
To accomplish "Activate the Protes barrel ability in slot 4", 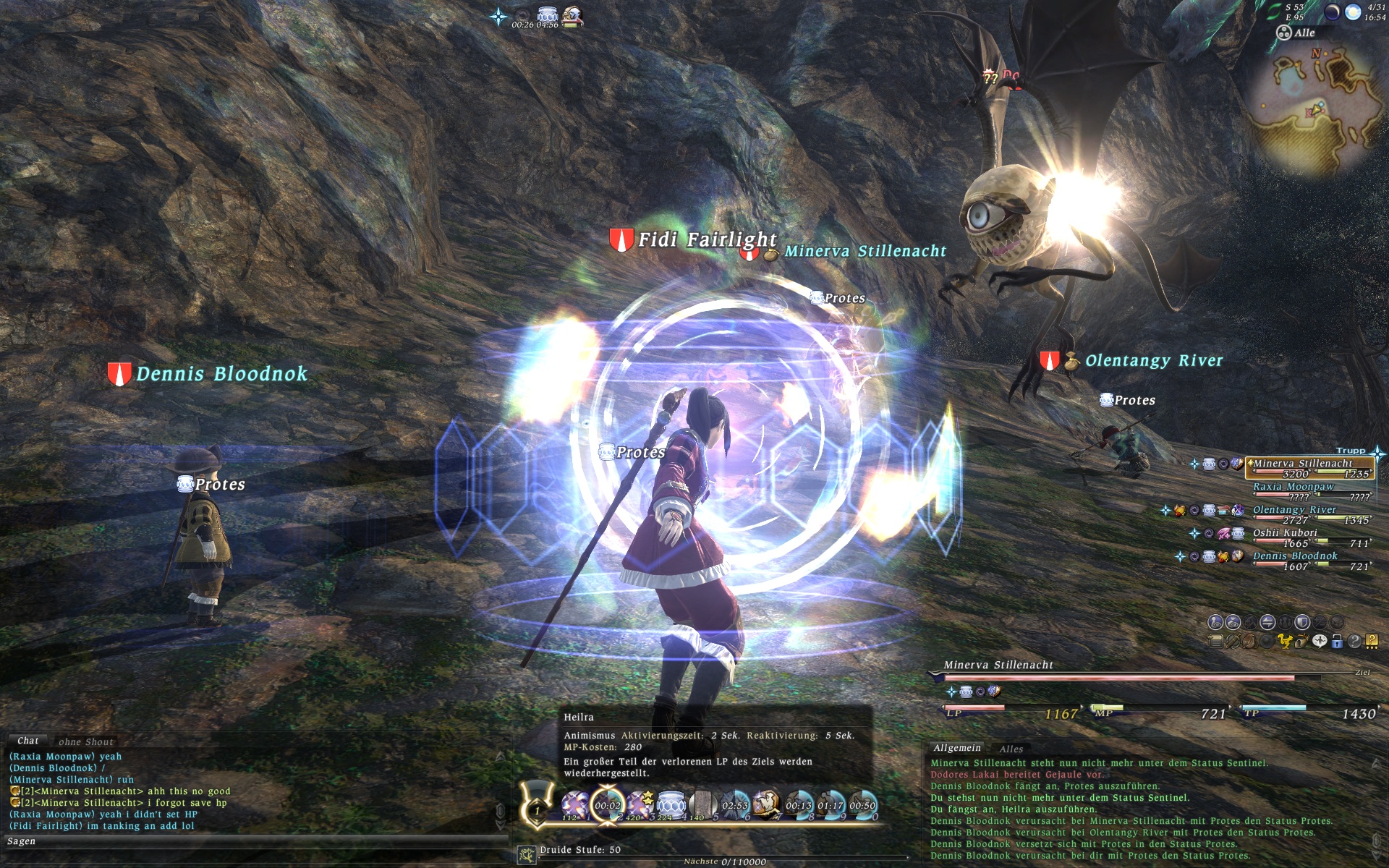I will pyautogui.click(x=671, y=804).
